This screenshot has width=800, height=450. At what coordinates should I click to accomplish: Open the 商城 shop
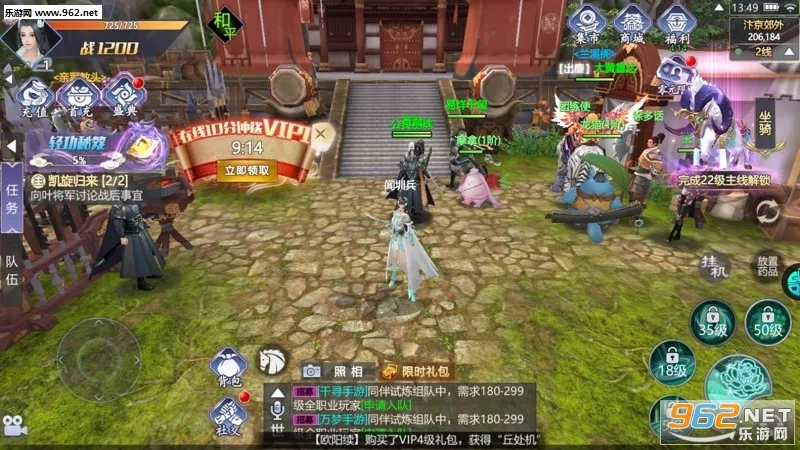632,25
